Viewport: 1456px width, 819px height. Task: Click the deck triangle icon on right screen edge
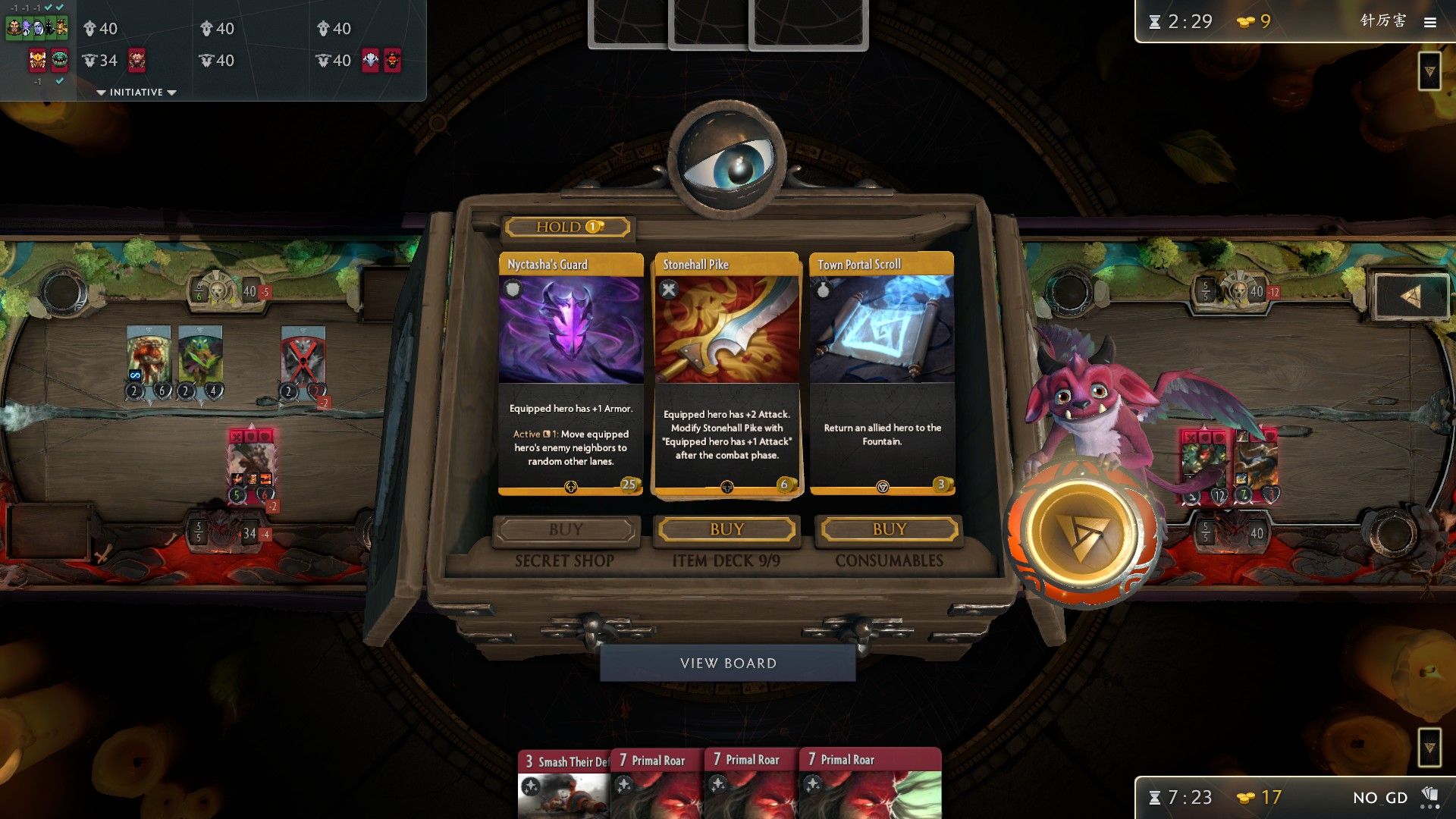click(1429, 72)
